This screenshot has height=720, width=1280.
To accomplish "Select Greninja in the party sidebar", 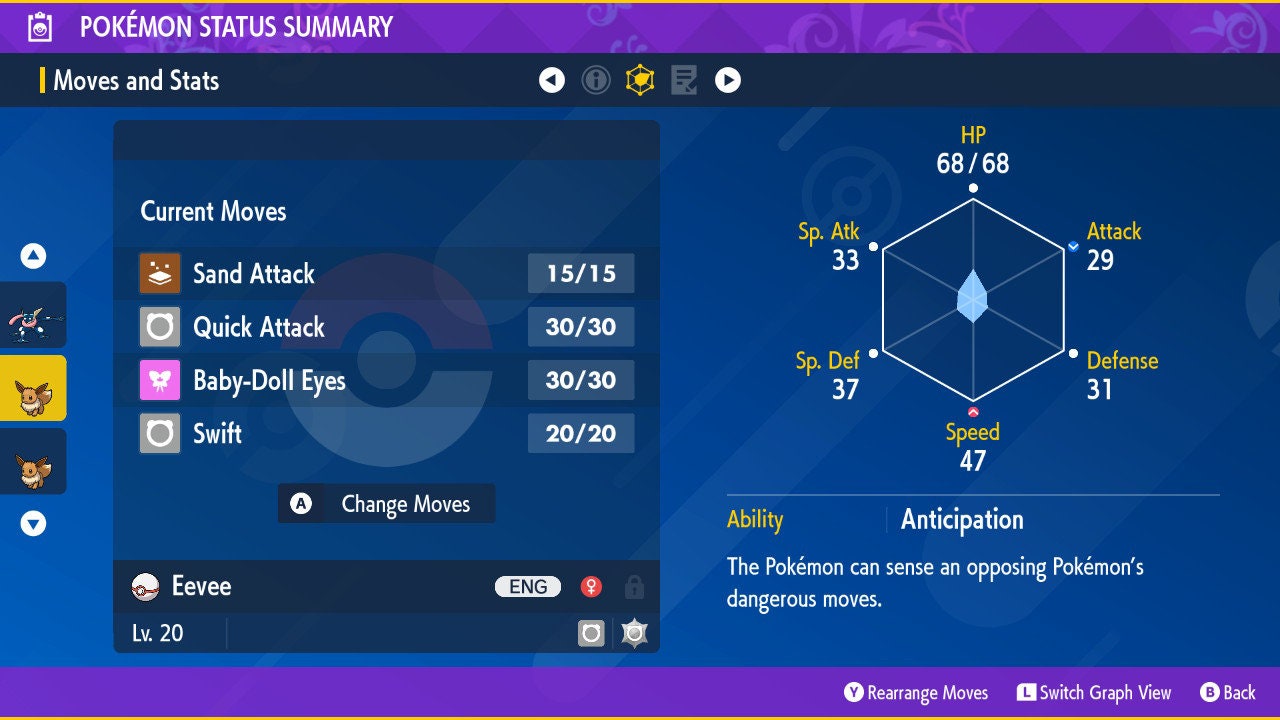I will tap(33, 314).
